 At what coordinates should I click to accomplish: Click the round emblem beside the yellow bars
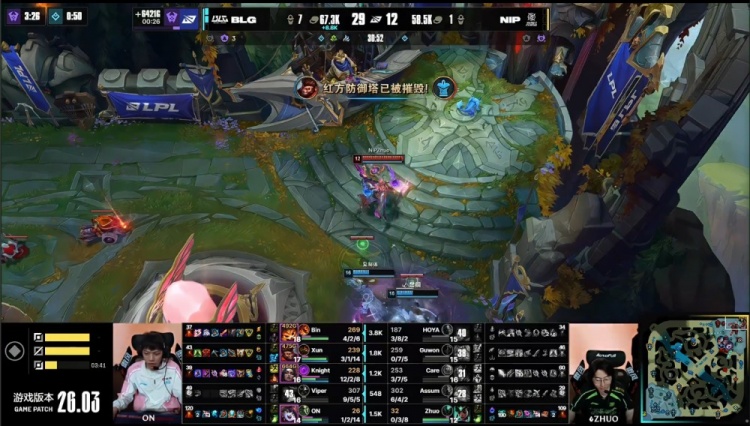[14, 351]
